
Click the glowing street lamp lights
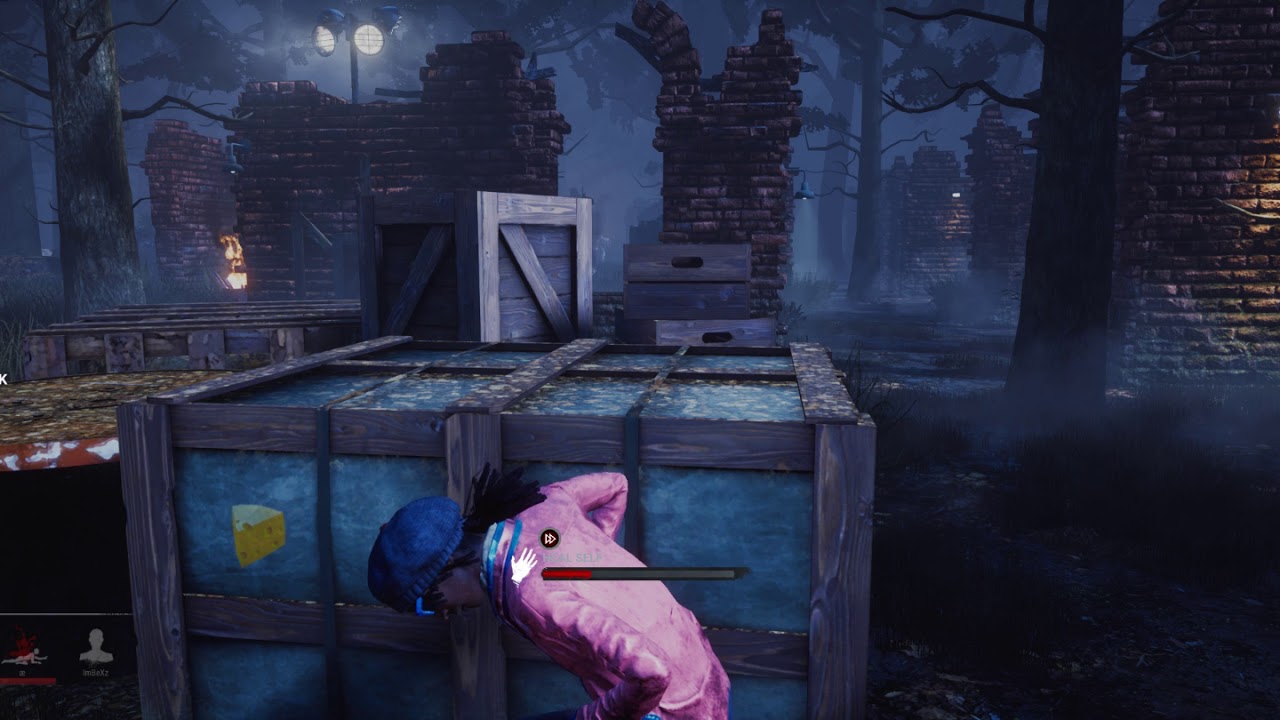tap(350, 38)
